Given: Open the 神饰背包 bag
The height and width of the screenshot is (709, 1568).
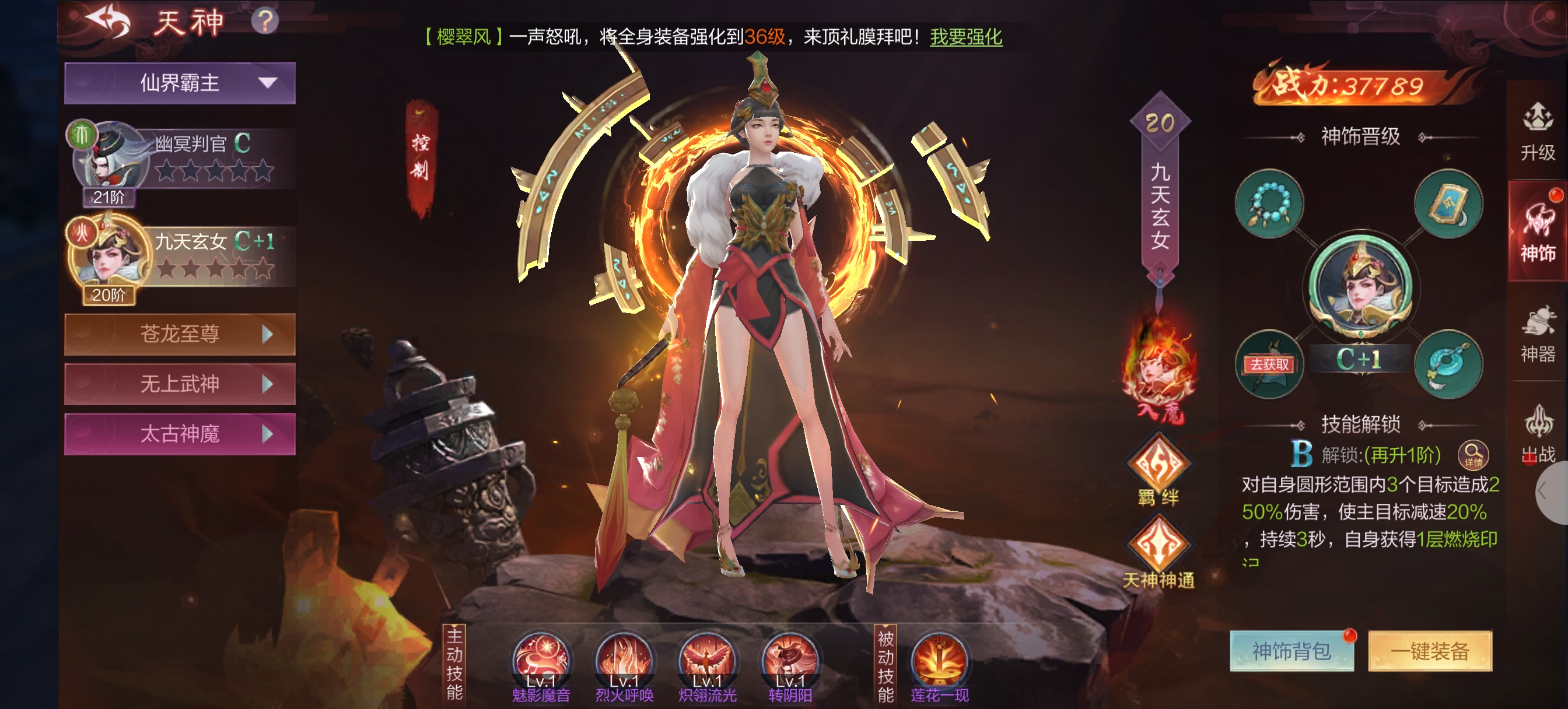Looking at the screenshot, I should (1291, 651).
